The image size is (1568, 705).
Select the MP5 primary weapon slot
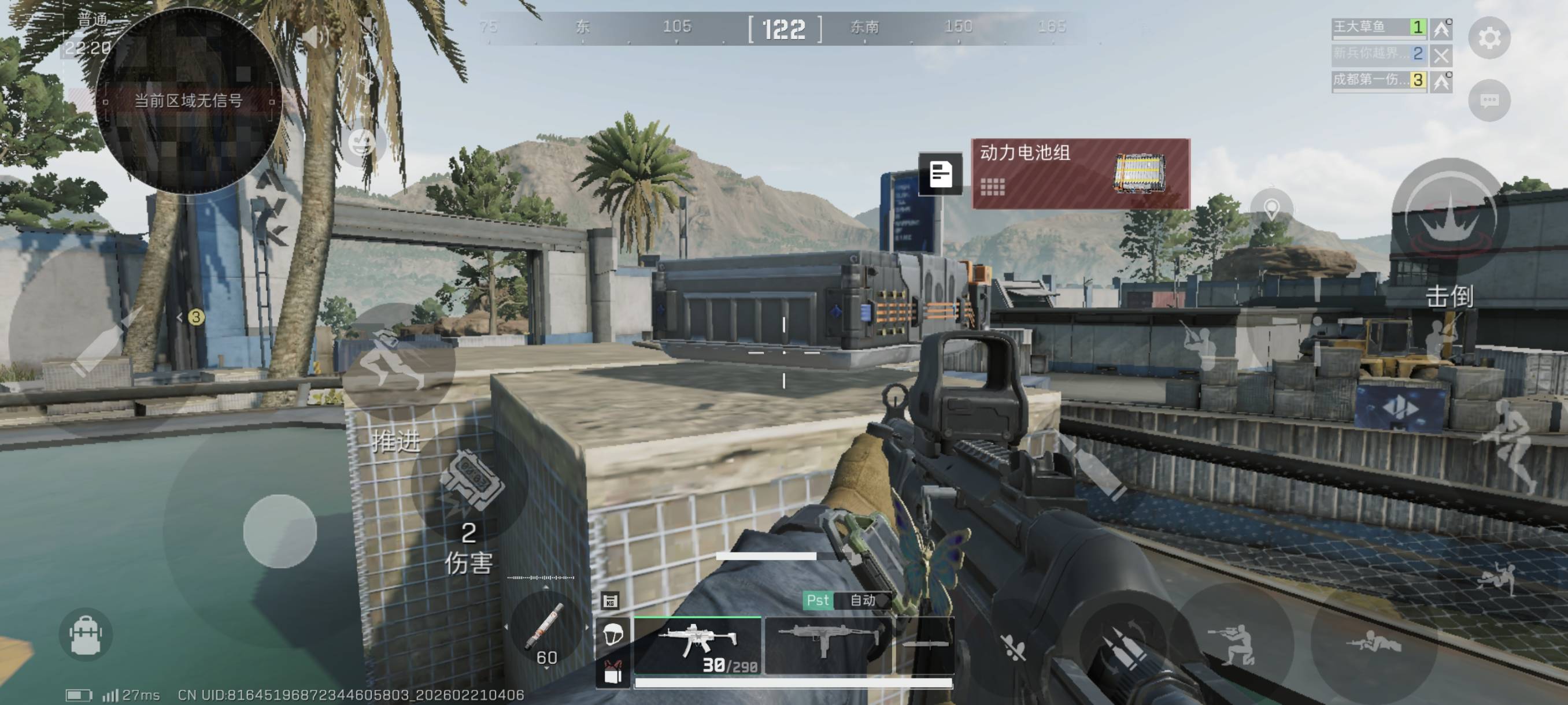pyautogui.click(x=698, y=646)
